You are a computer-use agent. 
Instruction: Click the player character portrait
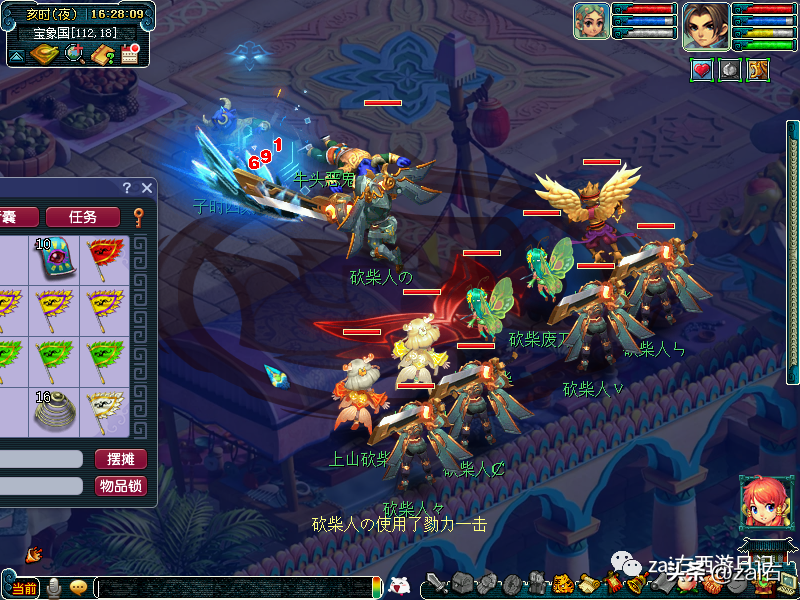point(705,25)
